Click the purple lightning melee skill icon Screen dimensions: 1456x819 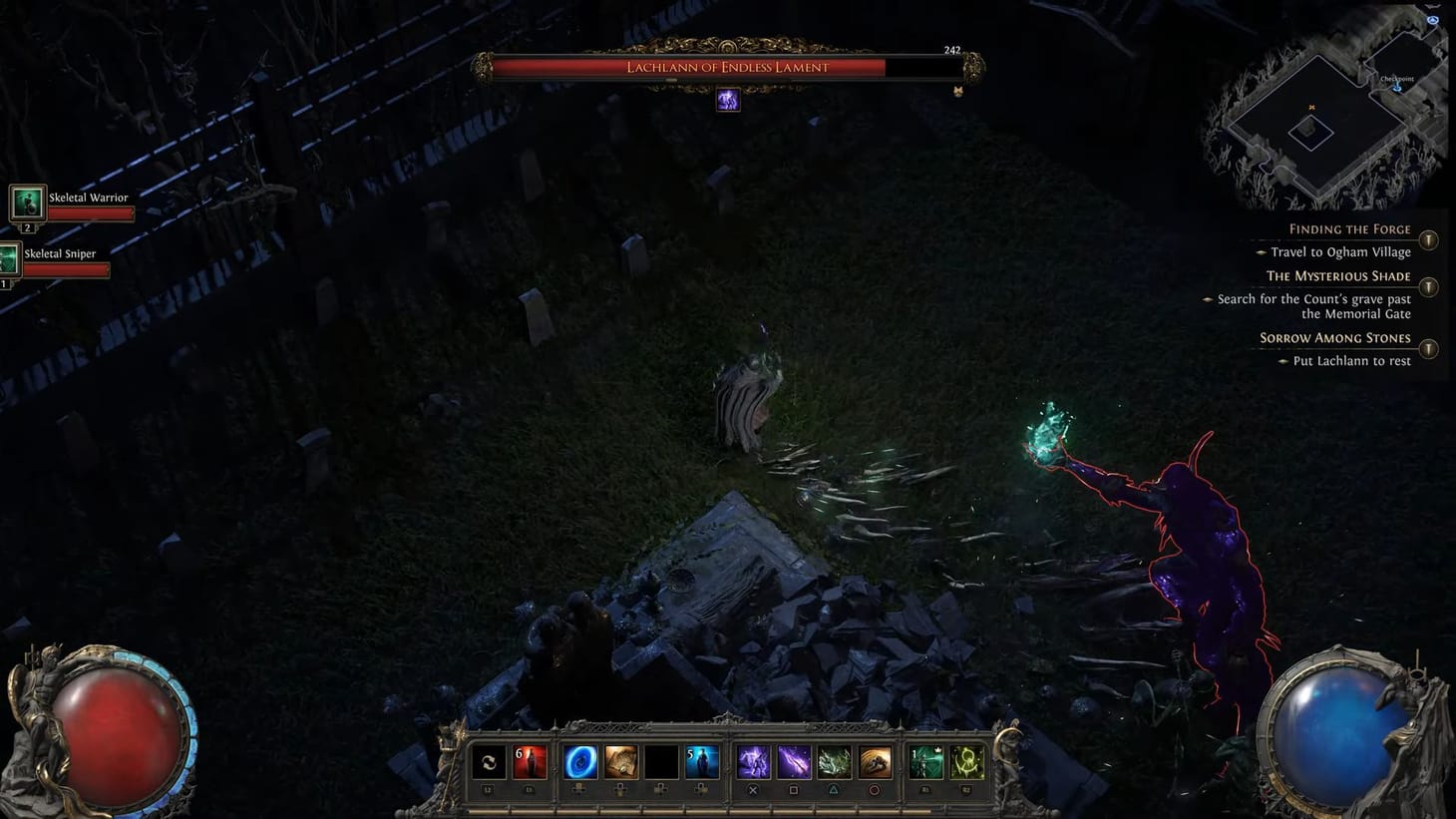click(754, 763)
